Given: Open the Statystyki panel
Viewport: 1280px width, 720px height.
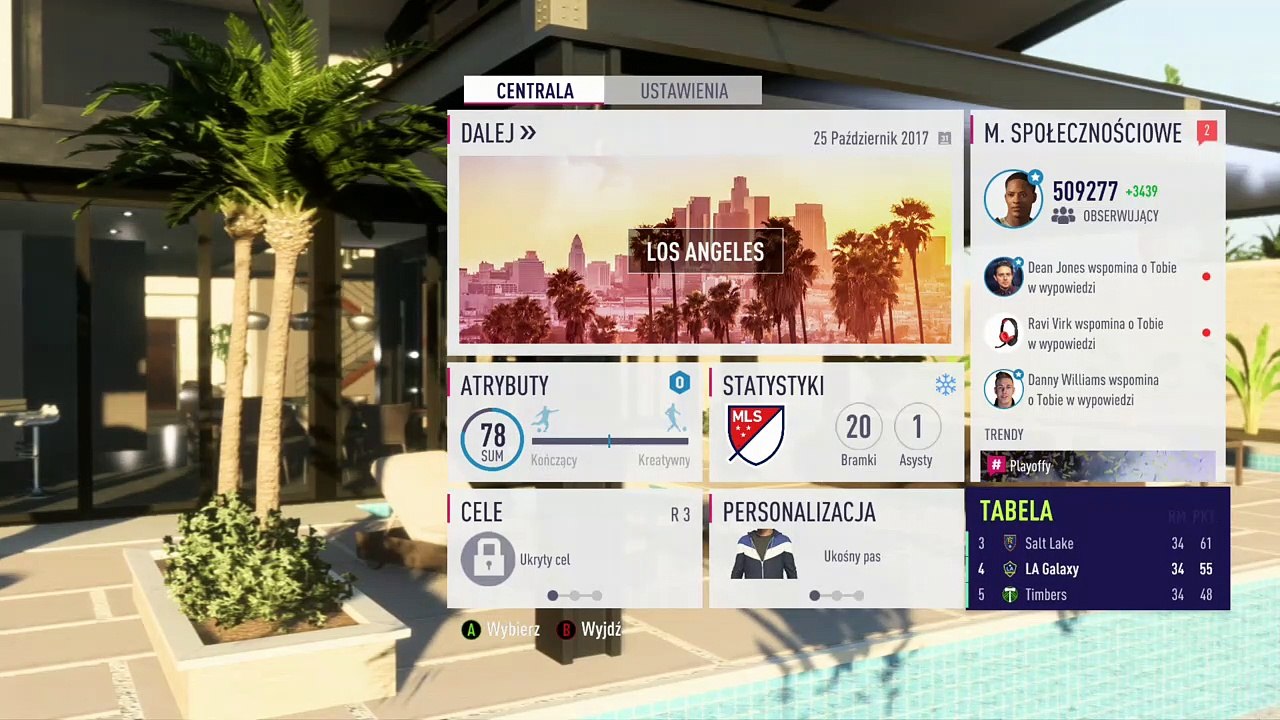Looking at the screenshot, I should [x=835, y=422].
